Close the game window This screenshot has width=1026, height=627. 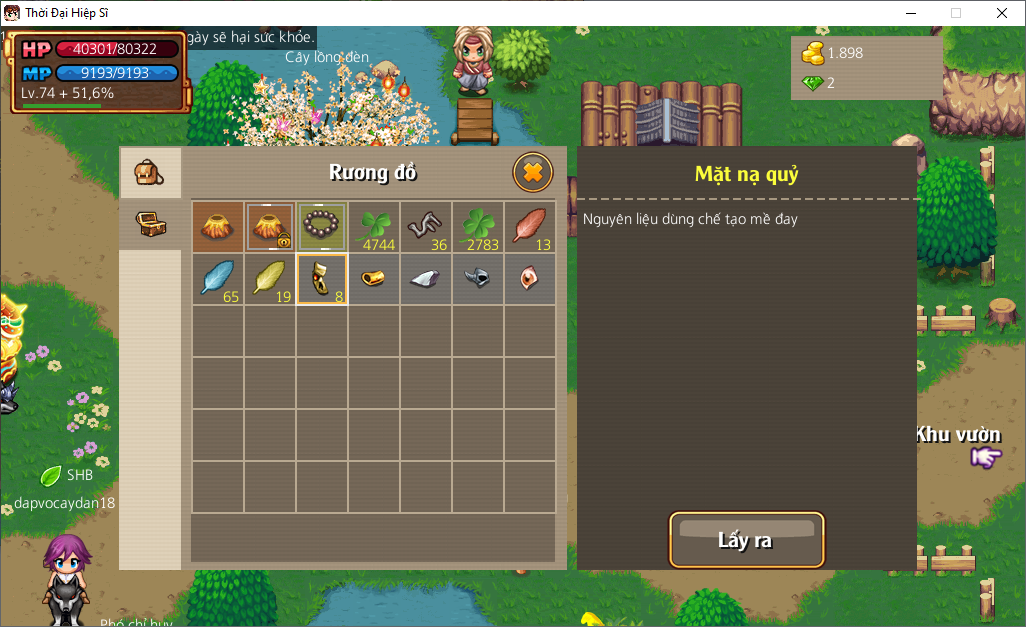pyautogui.click(x=1002, y=13)
